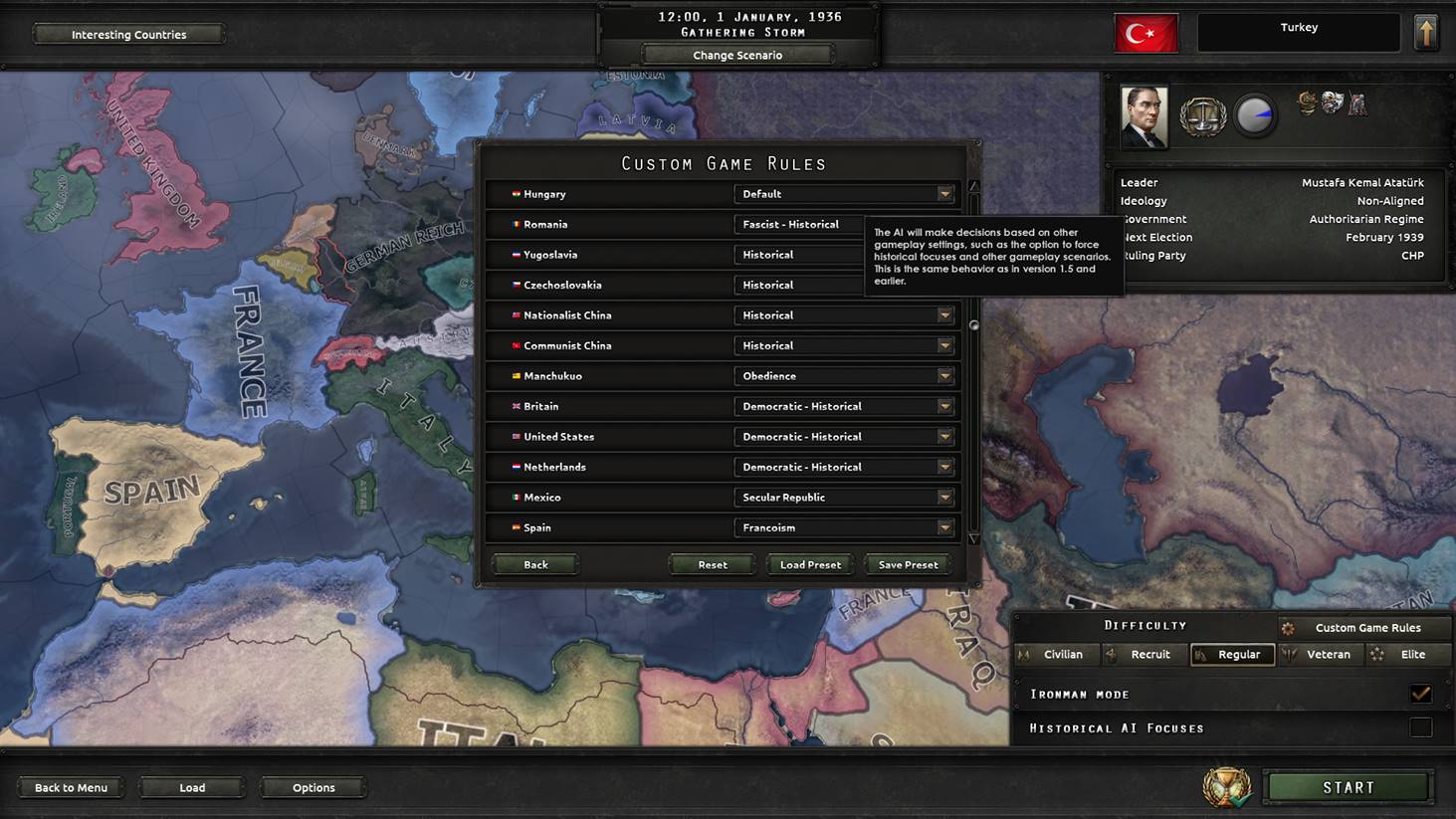Click the down arrow on the rules scrollbar

pos(972,538)
